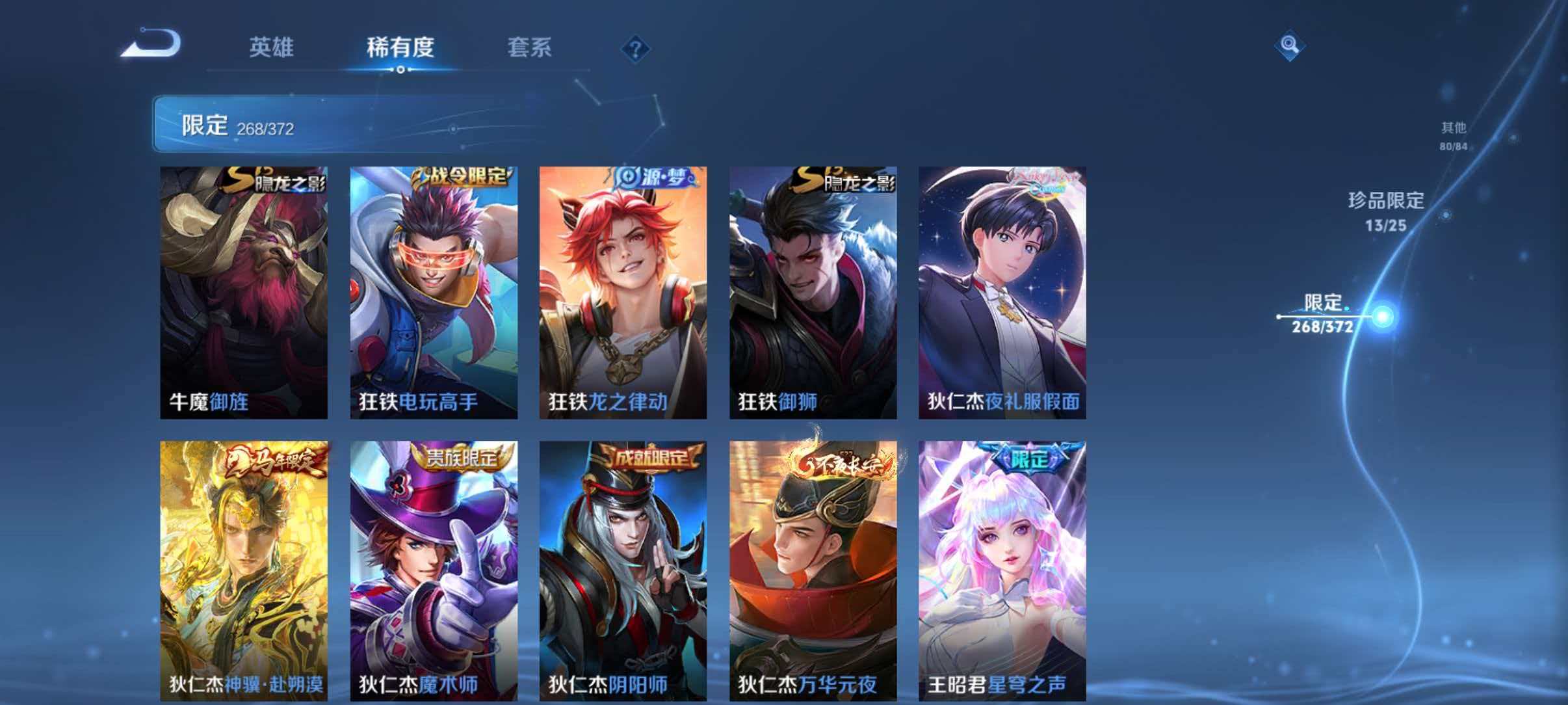This screenshot has height=705, width=1568.
Task: Open the help question mark icon
Action: 636,47
